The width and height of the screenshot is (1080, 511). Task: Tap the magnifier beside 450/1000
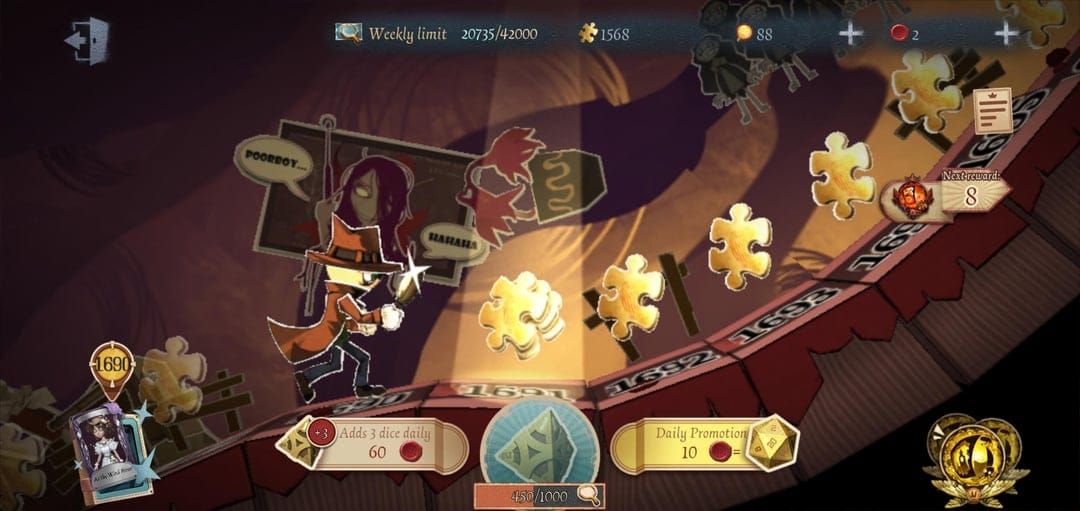pos(590,494)
